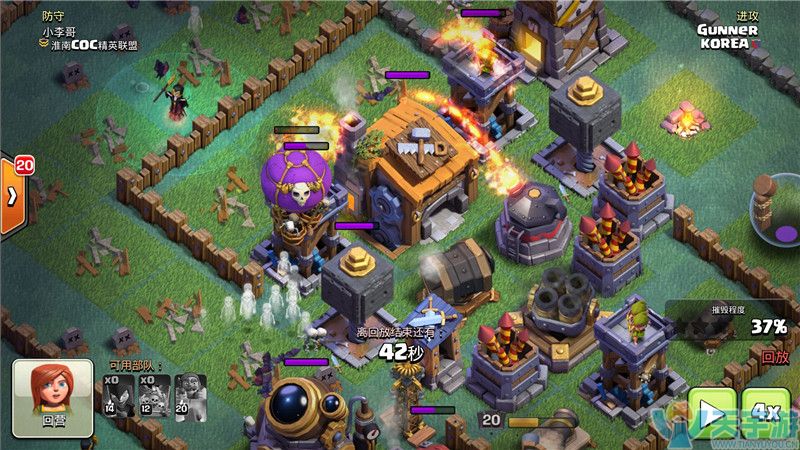The image size is (800, 450).
Task: Select the witch troop card with 14
Action: click(x=119, y=396)
